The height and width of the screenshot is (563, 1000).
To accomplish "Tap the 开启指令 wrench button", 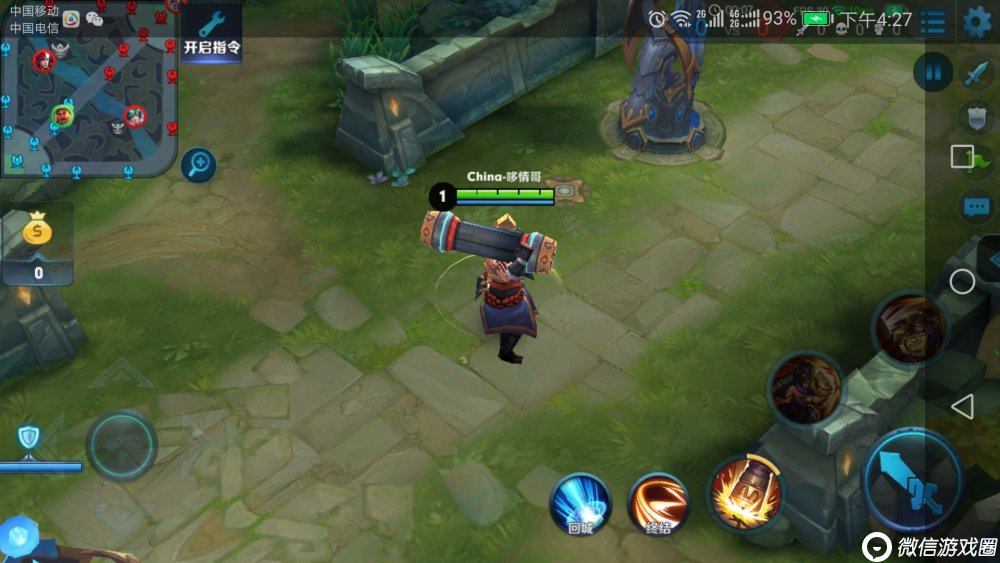I will coord(211,31).
